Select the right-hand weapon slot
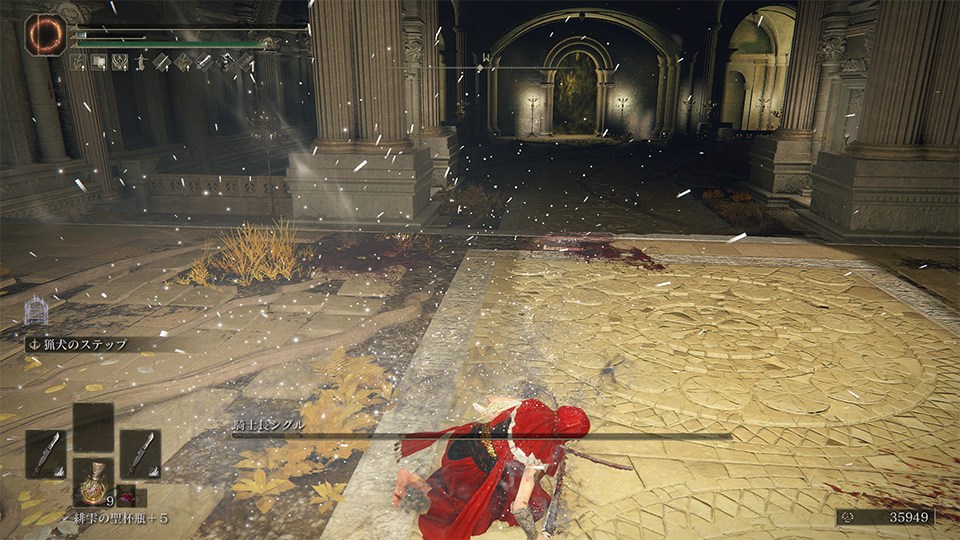This screenshot has height=540, width=960. 140,453
